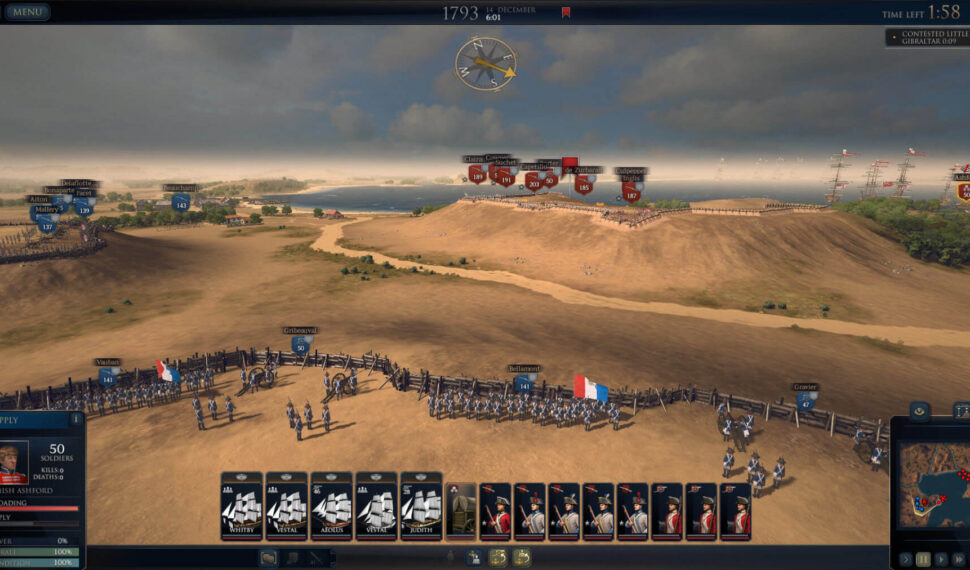
Task: Select the Whitby ship card
Action: coord(241,506)
